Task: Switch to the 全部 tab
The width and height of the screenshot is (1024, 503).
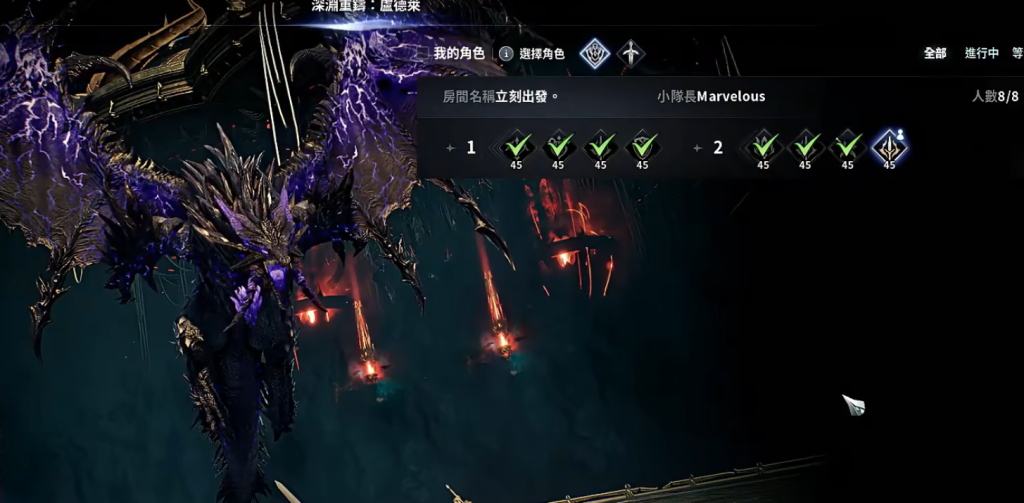Action: point(935,53)
